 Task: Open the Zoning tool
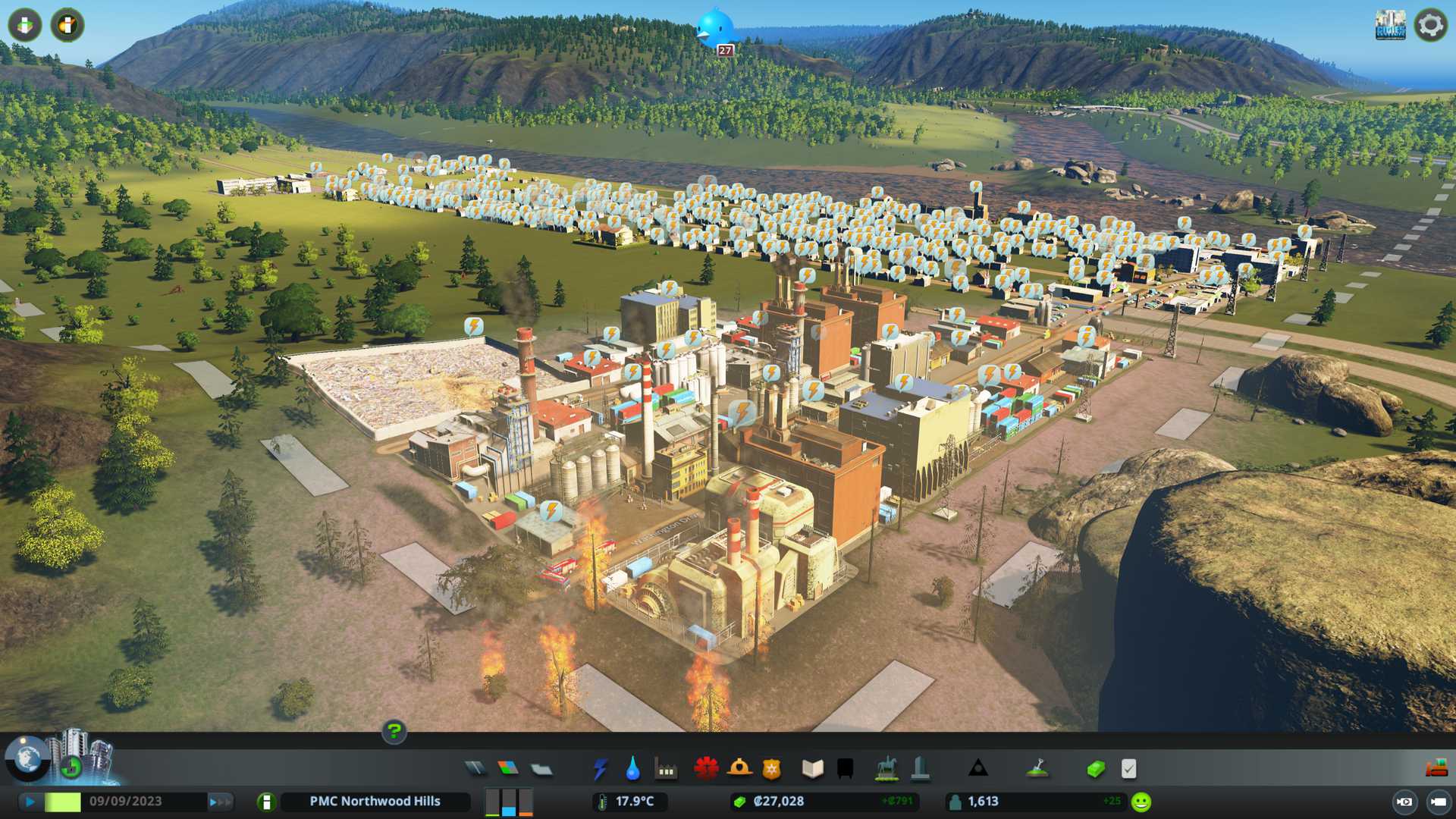click(x=508, y=769)
